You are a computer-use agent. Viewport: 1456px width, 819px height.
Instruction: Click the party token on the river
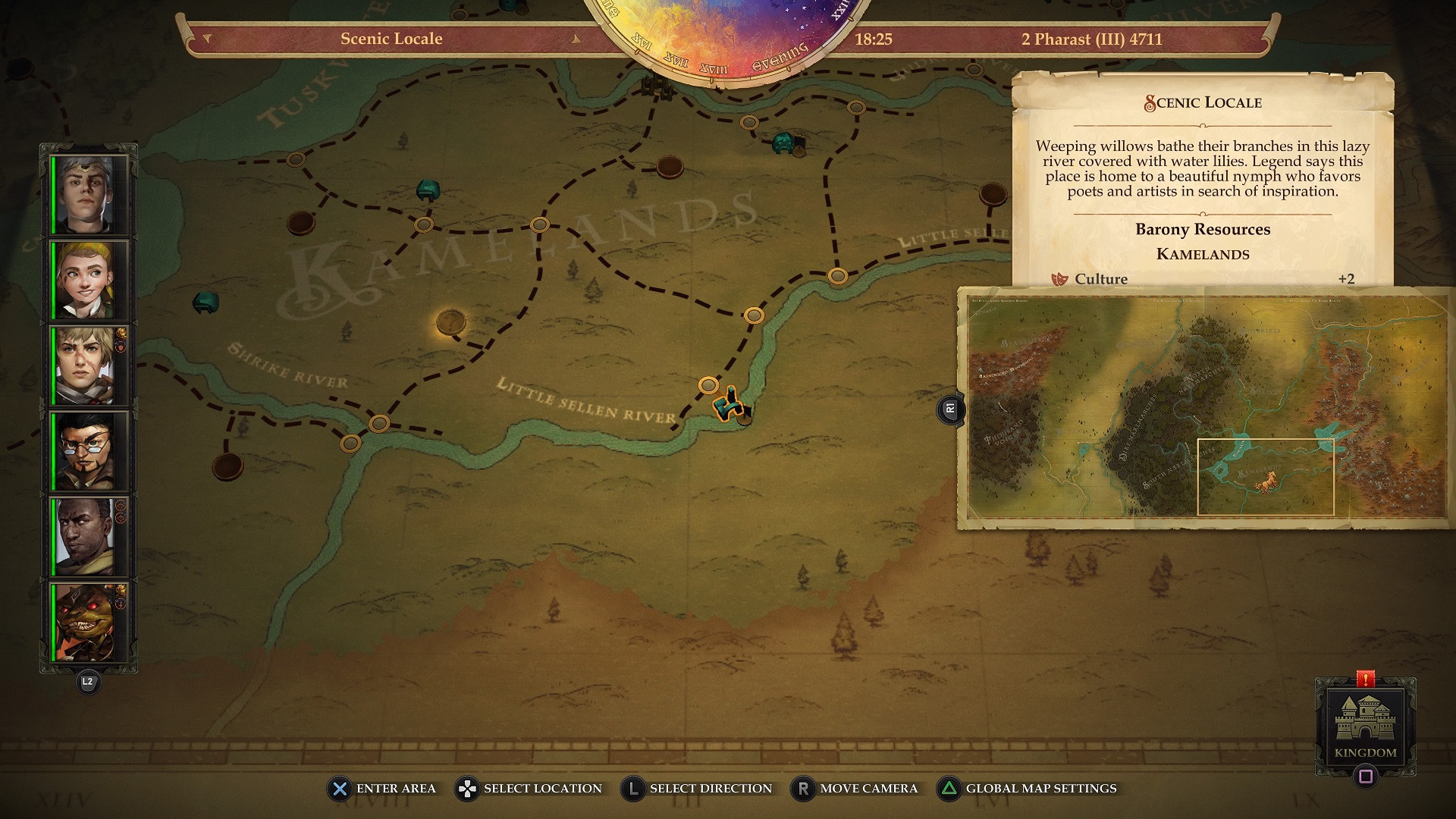coord(730,405)
